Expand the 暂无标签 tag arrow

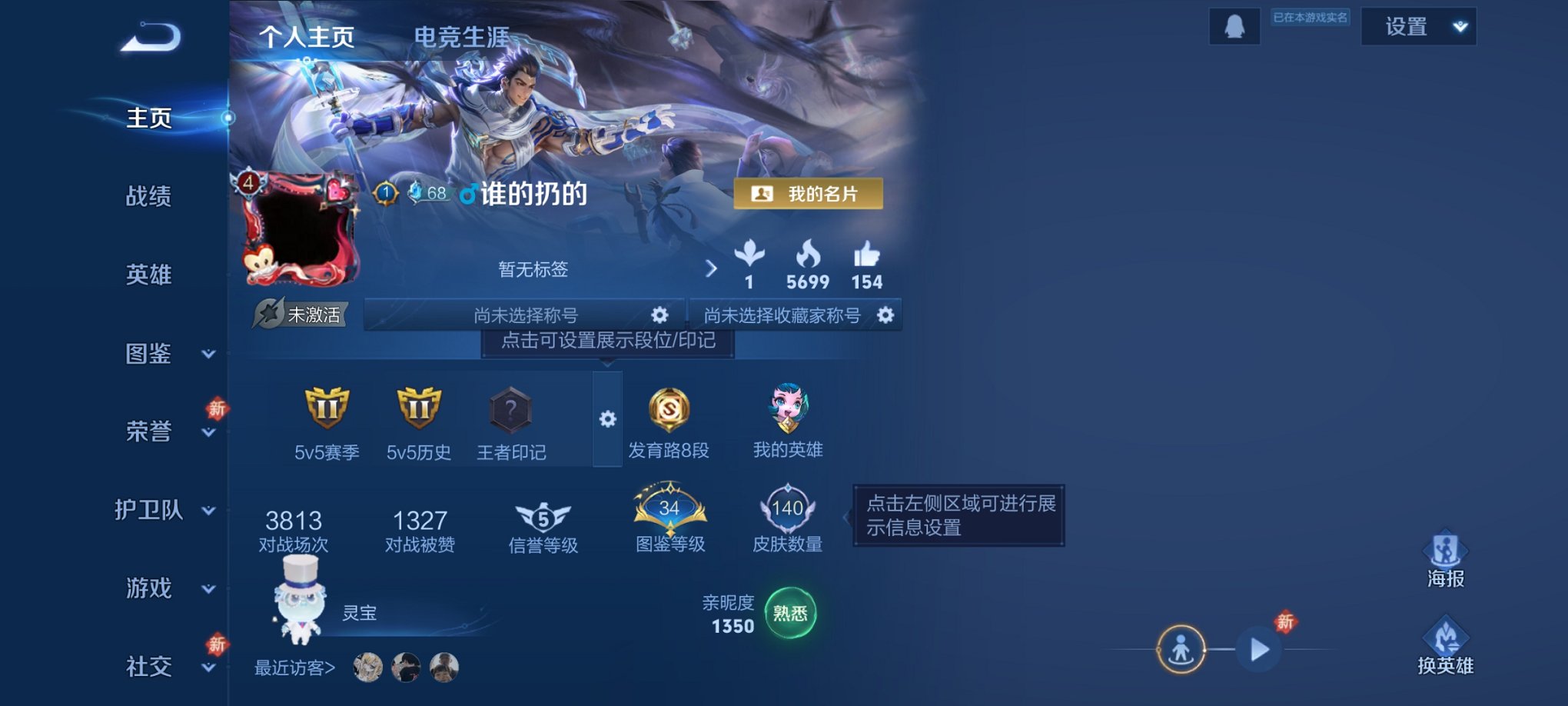(709, 269)
